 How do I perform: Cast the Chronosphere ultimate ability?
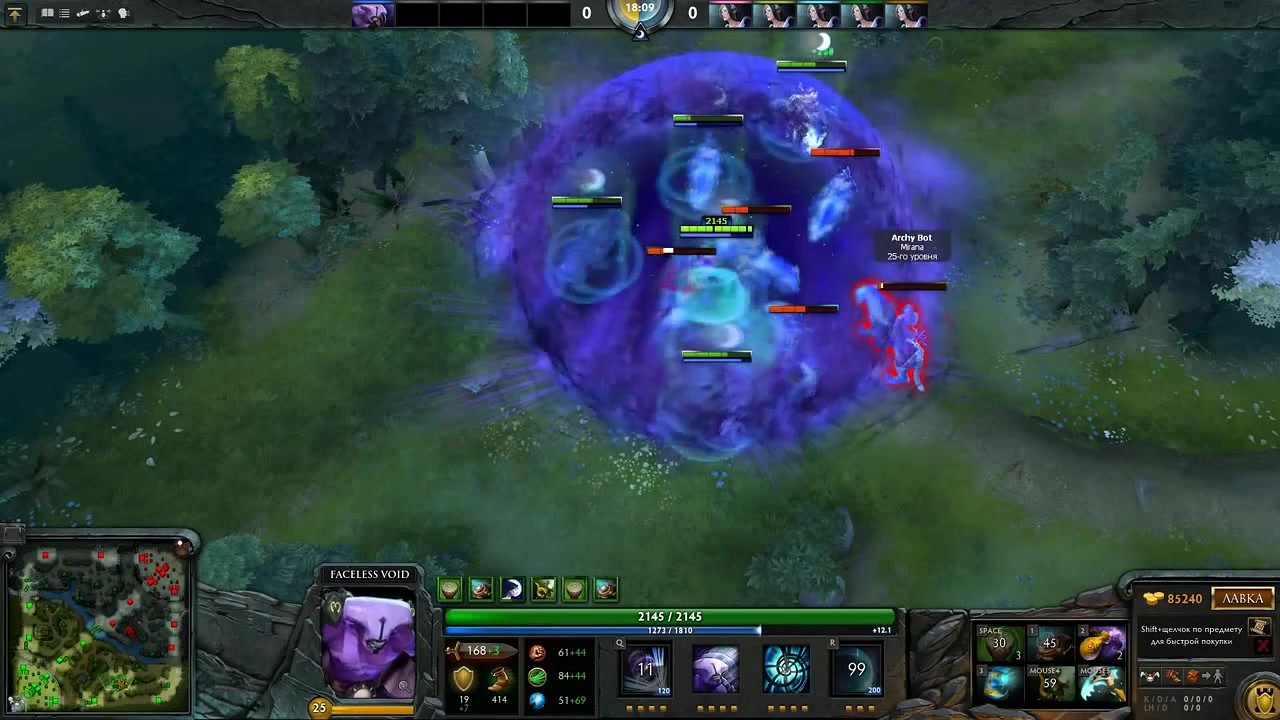click(856, 669)
